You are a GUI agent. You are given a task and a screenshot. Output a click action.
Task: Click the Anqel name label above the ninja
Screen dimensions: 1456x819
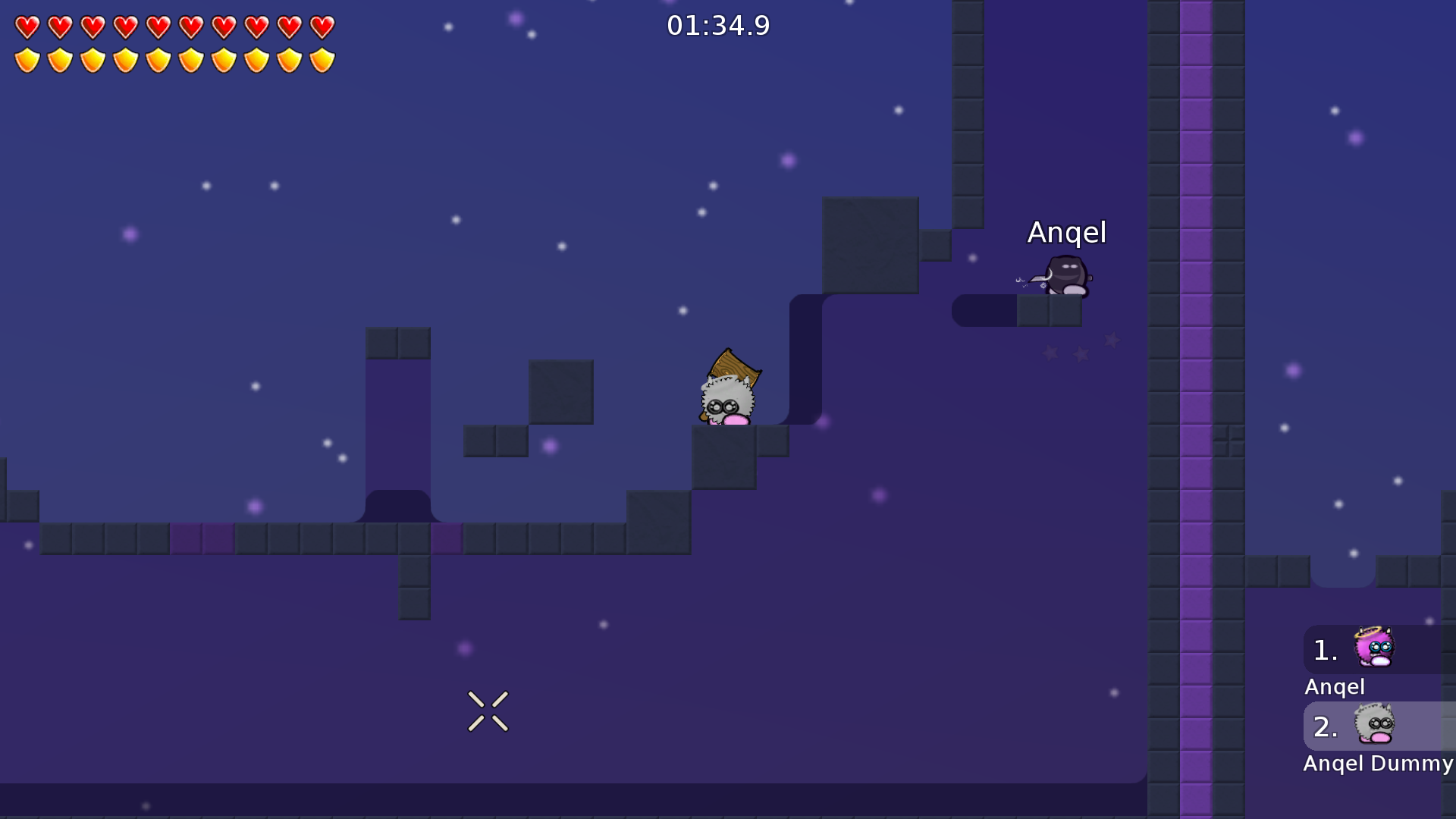coord(1068,233)
